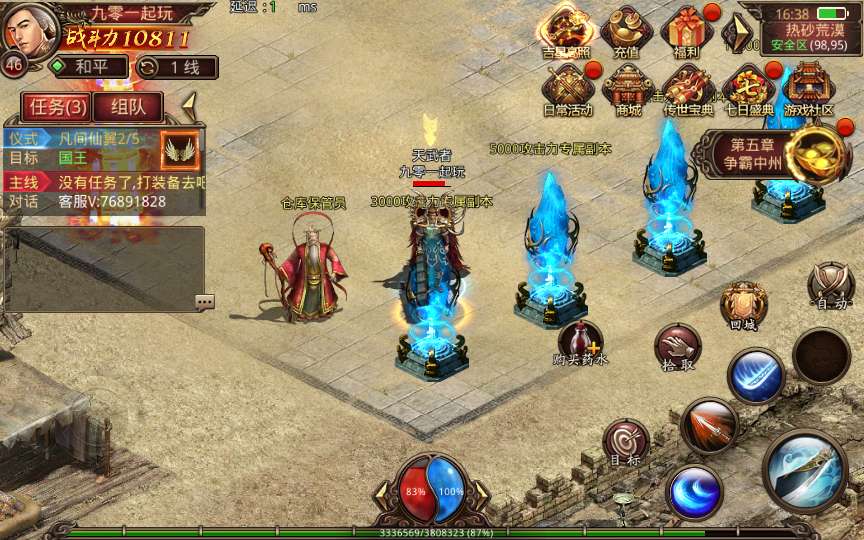Use the 回城 return-to-town button
864x540 pixels.
(x=744, y=305)
